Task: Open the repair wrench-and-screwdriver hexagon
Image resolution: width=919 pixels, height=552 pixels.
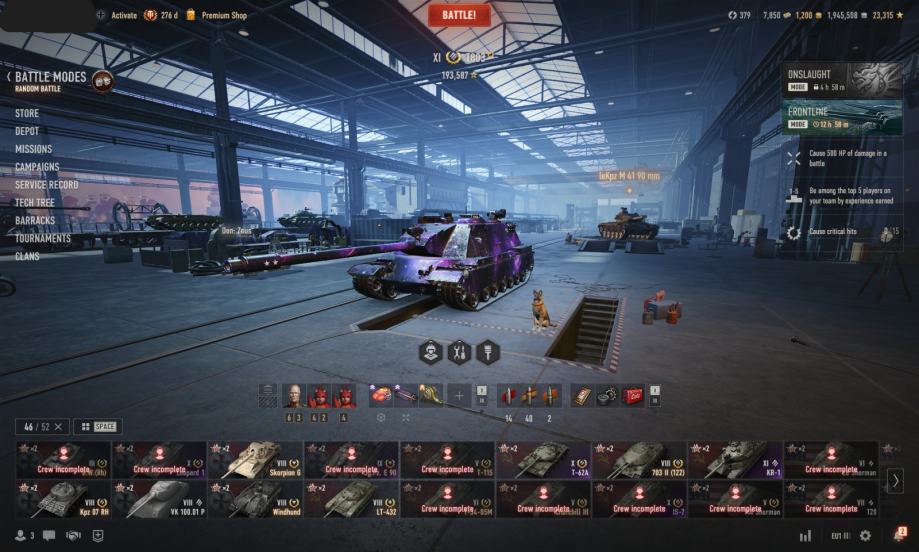Action: click(459, 352)
